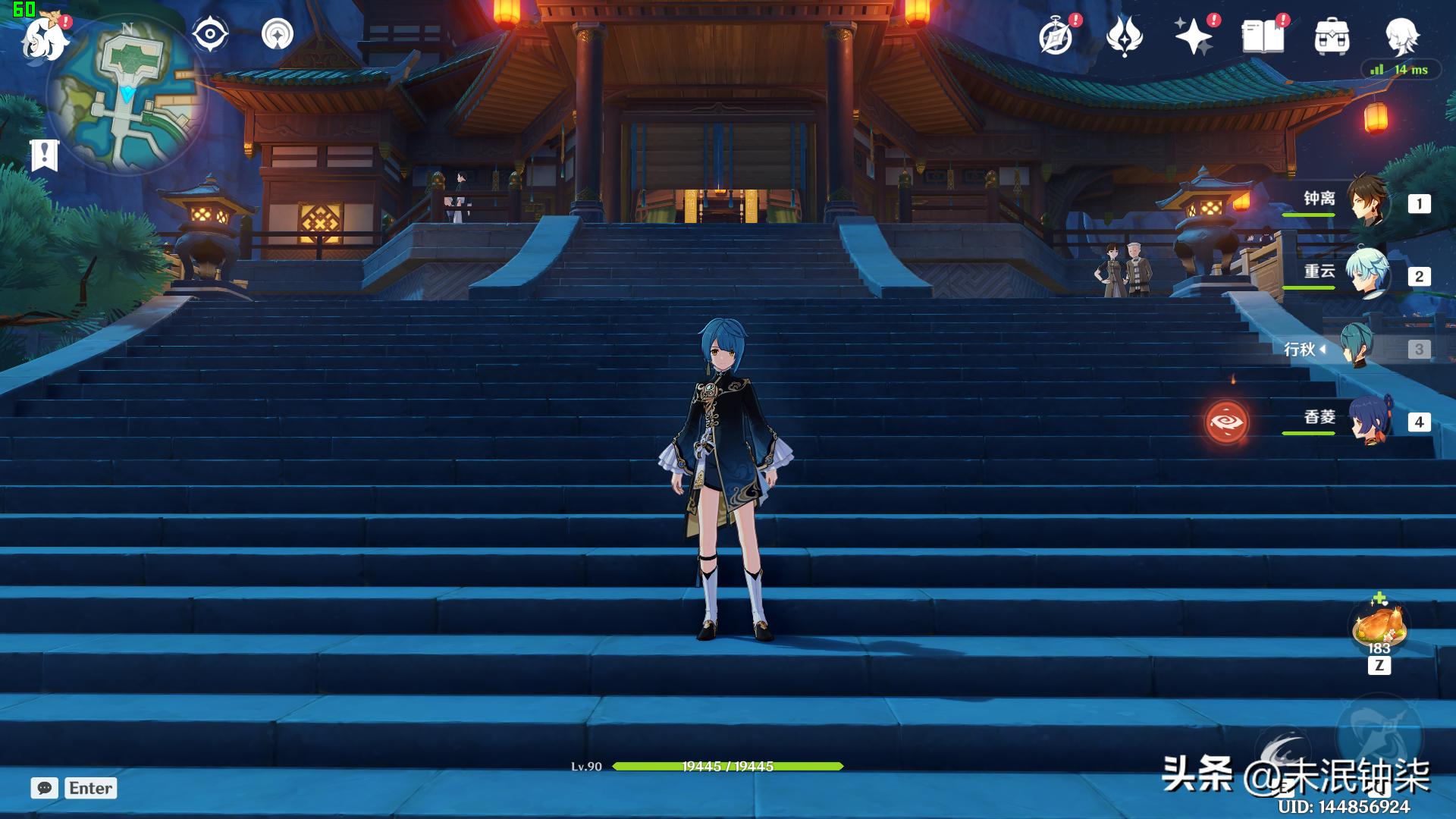This screenshot has width=1456, height=819.
Task: Open the Paimon menu icon
Action: 44,36
